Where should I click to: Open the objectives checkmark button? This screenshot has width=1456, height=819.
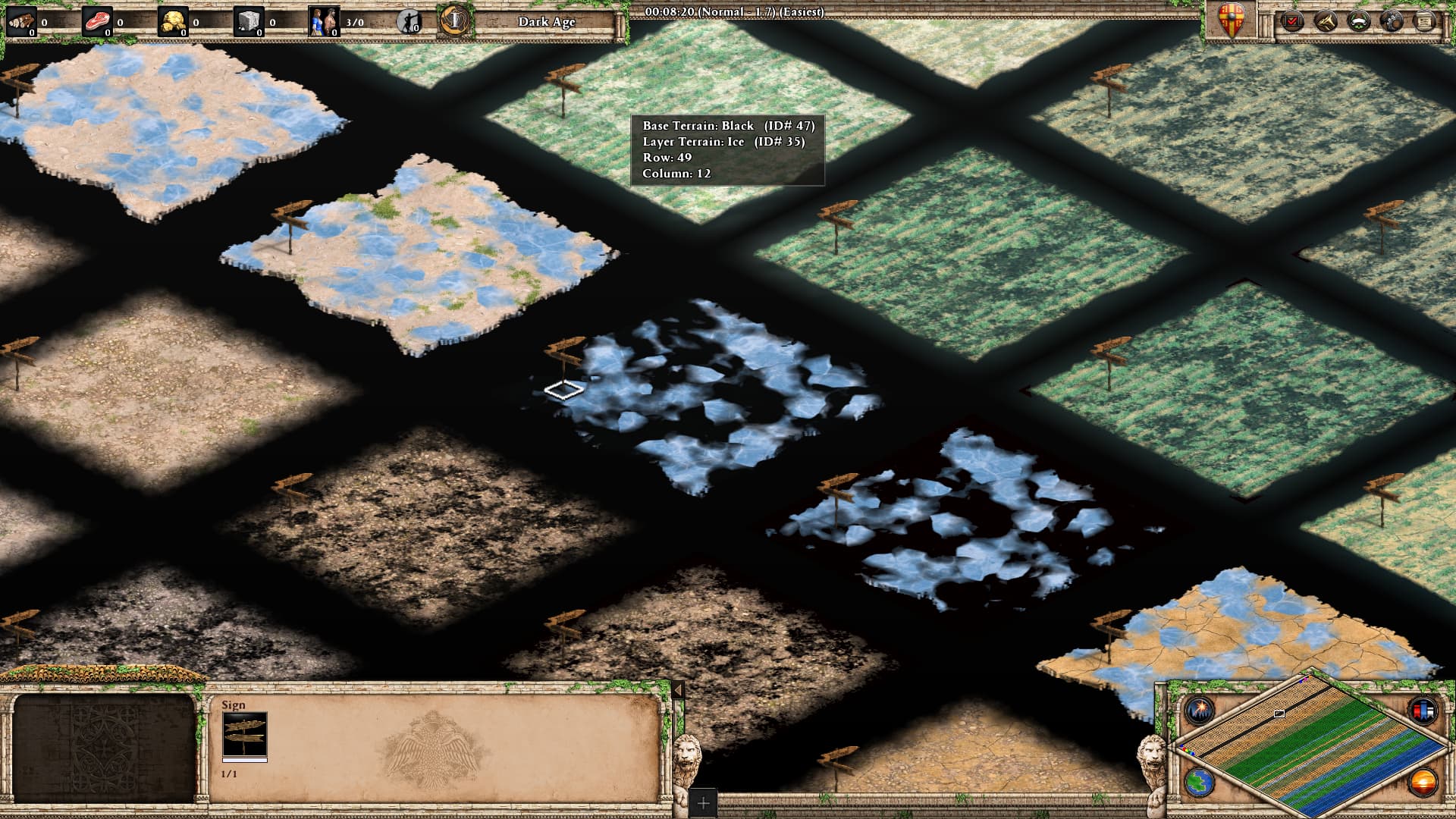coord(1291,20)
